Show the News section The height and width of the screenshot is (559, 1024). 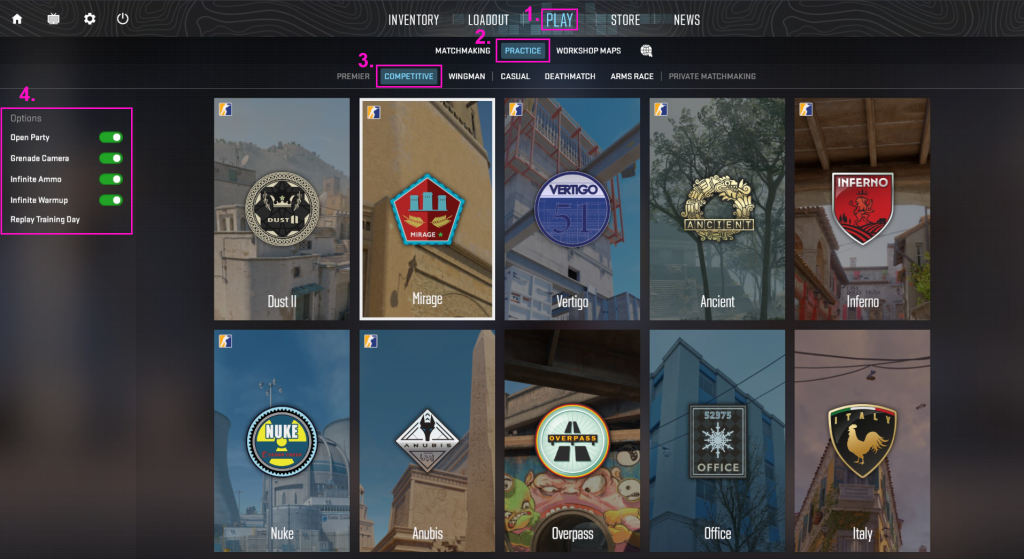(686, 20)
